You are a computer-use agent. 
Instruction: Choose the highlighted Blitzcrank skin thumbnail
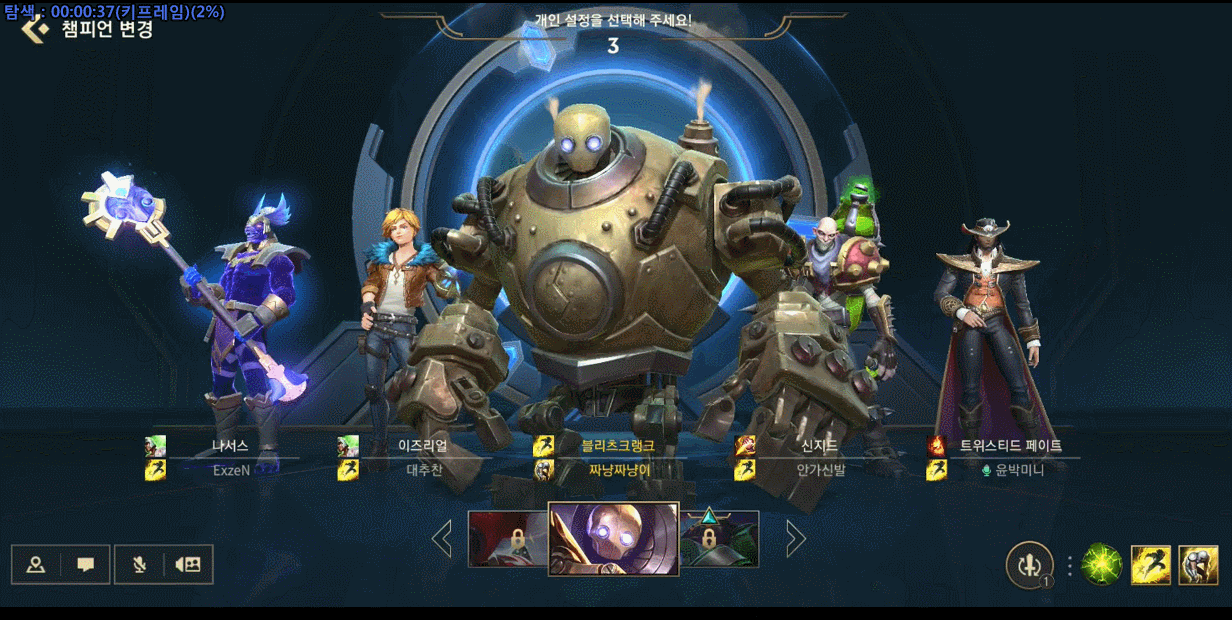click(x=613, y=539)
